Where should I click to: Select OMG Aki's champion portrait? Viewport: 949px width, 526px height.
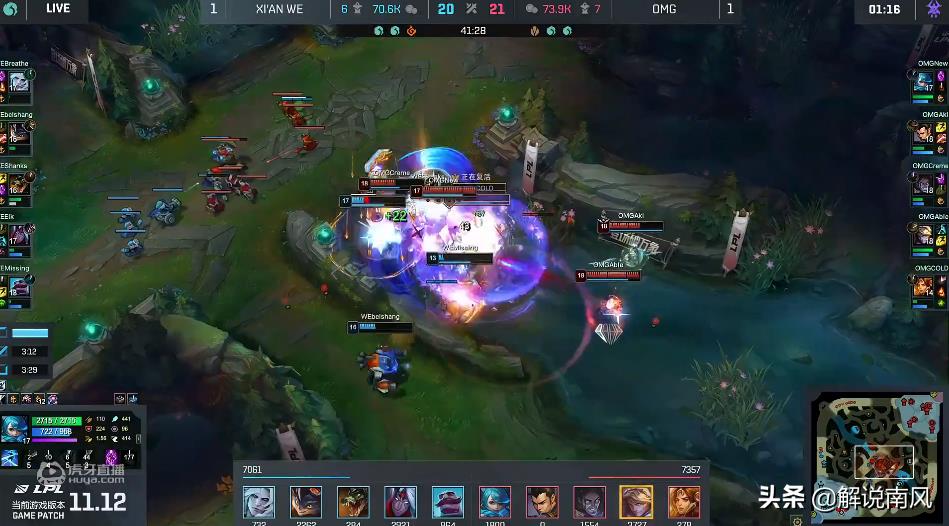pyautogui.click(x=926, y=133)
